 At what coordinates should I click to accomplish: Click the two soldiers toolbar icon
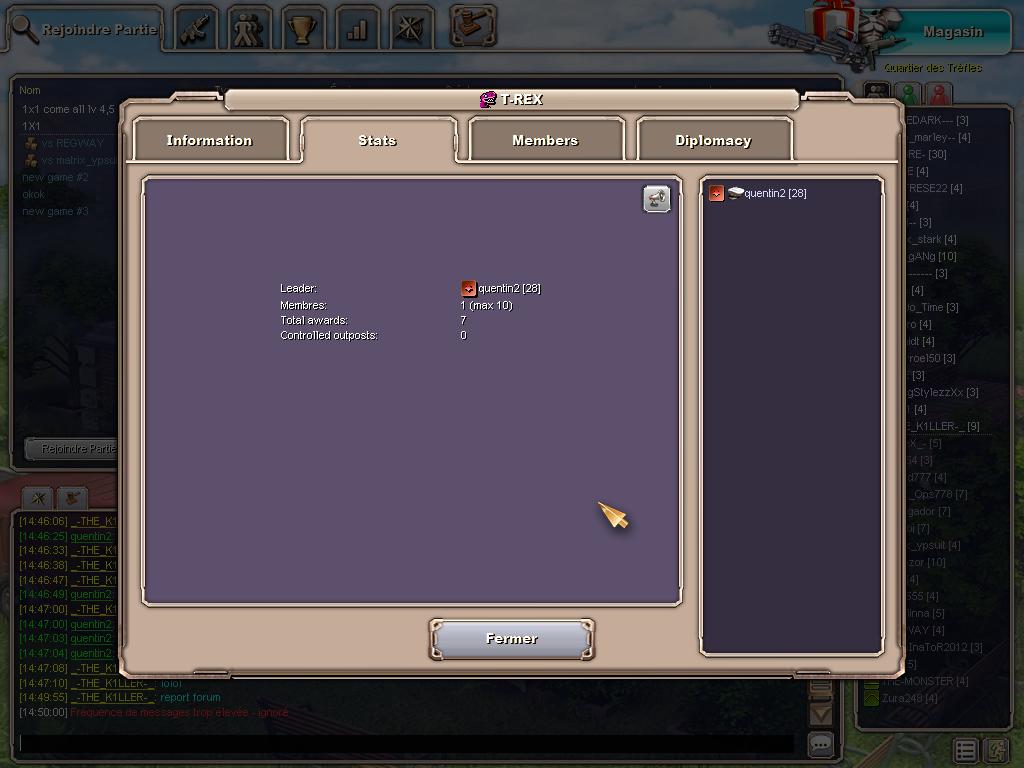249,29
